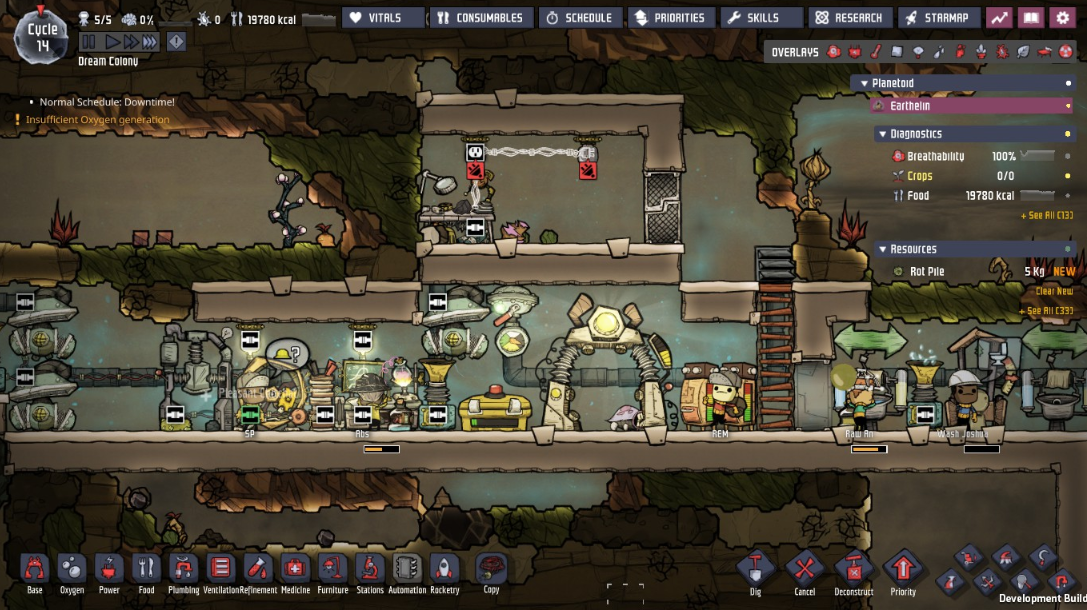The width and height of the screenshot is (1087, 610).
Task: Choose the Priority tool
Action: tap(902, 571)
